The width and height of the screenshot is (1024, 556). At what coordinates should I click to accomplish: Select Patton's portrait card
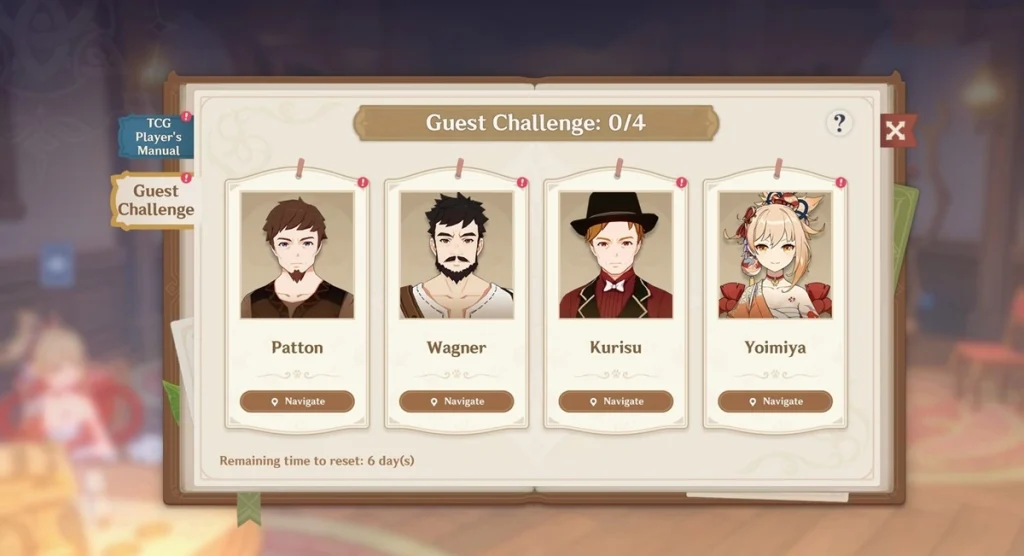(297, 256)
